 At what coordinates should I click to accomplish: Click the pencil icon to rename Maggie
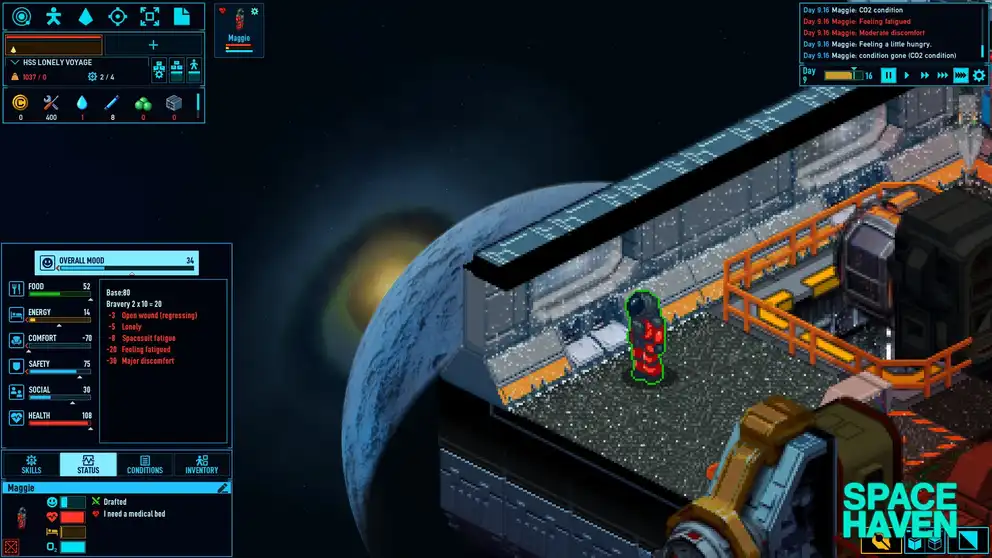(x=223, y=488)
